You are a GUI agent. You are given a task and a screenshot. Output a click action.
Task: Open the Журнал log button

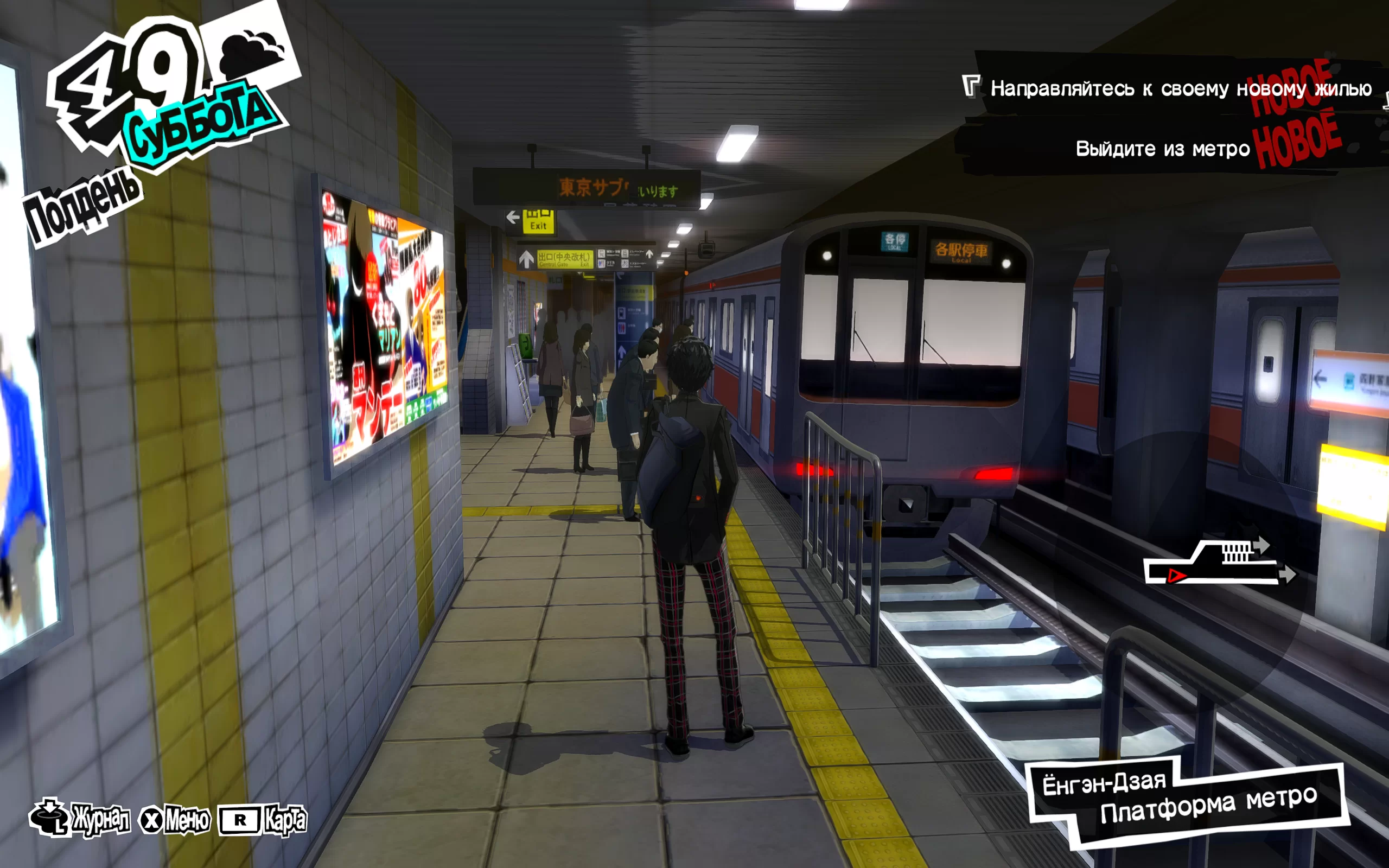pyautogui.click(x=80, y=819)
